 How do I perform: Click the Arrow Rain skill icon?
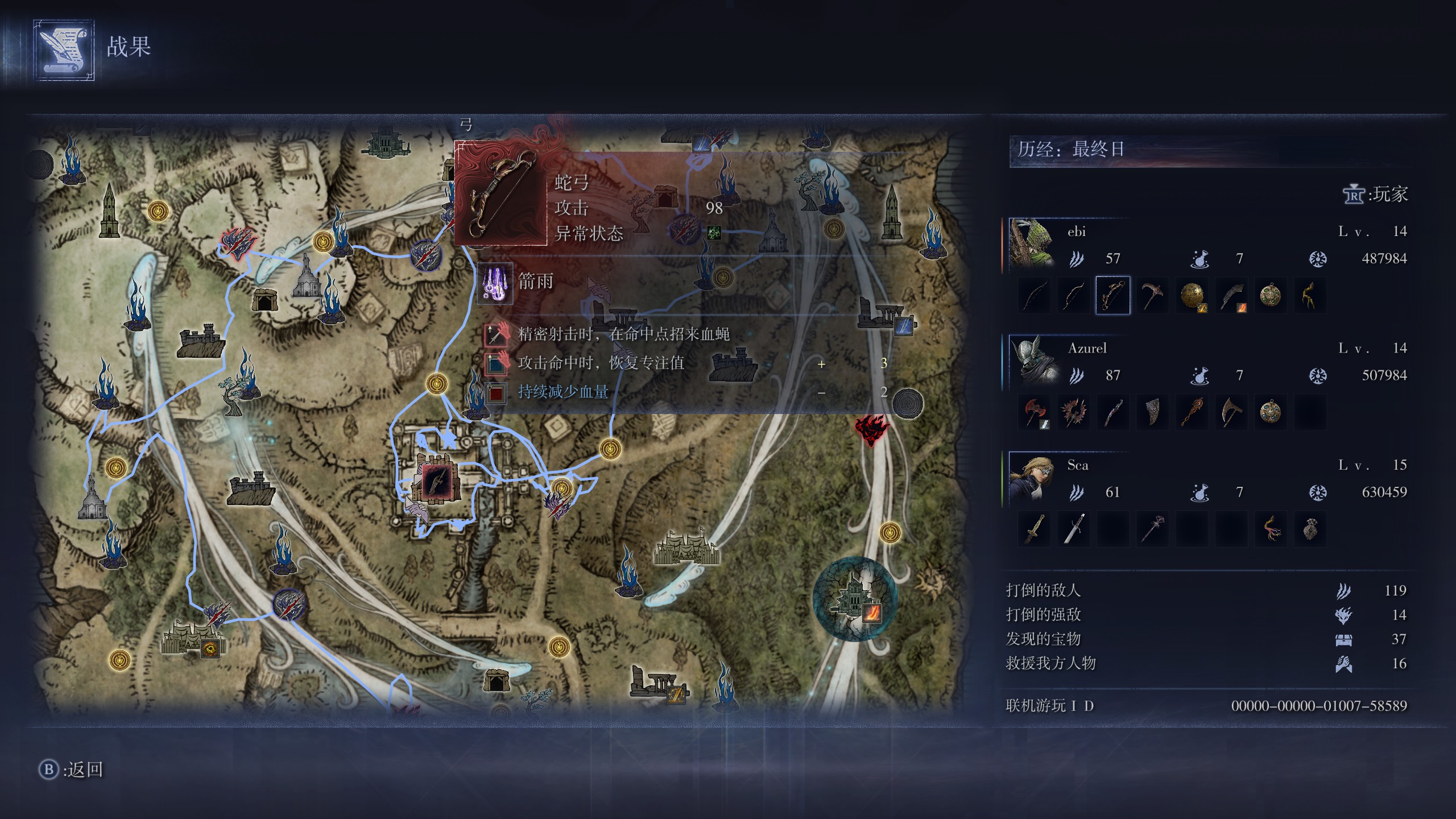(x=494, y=283)
